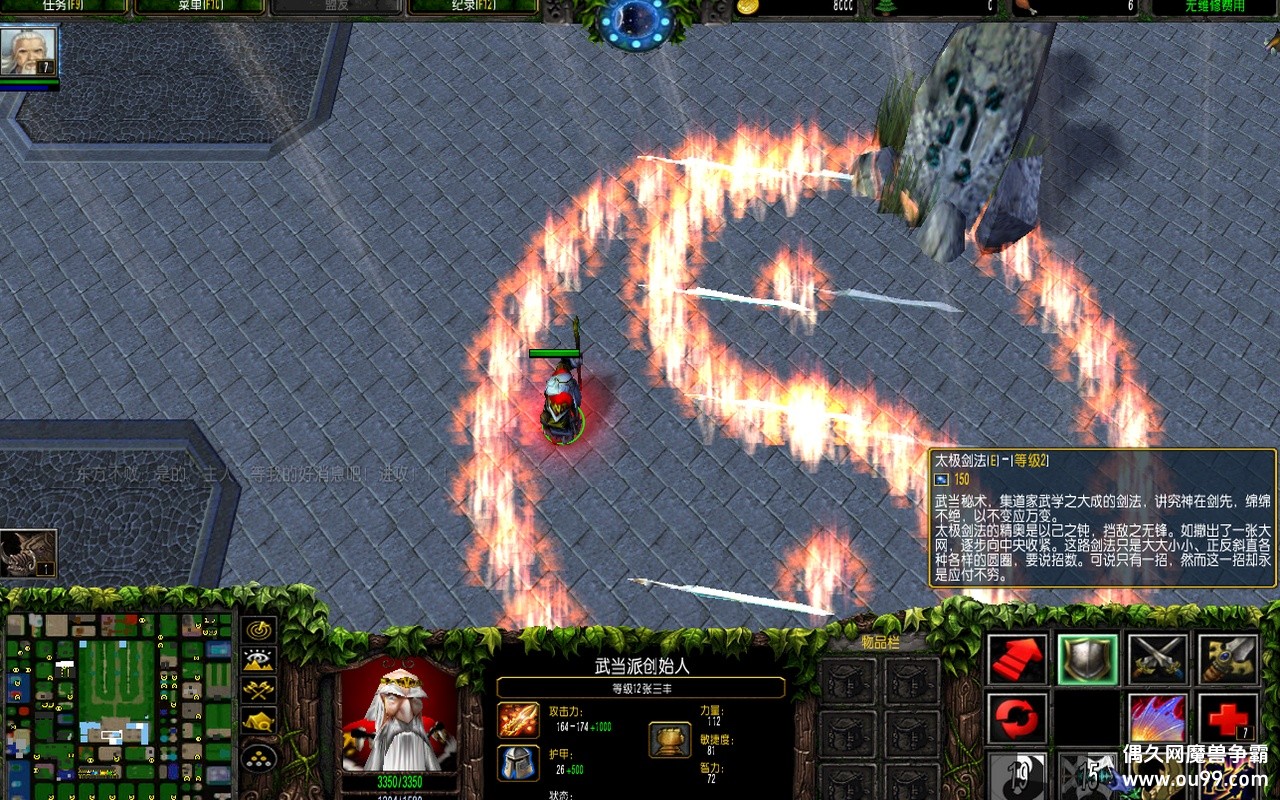Open the 任务 (Quests) menu
Viewport: 1280px width, 800px height.
[x=65, y=7]
